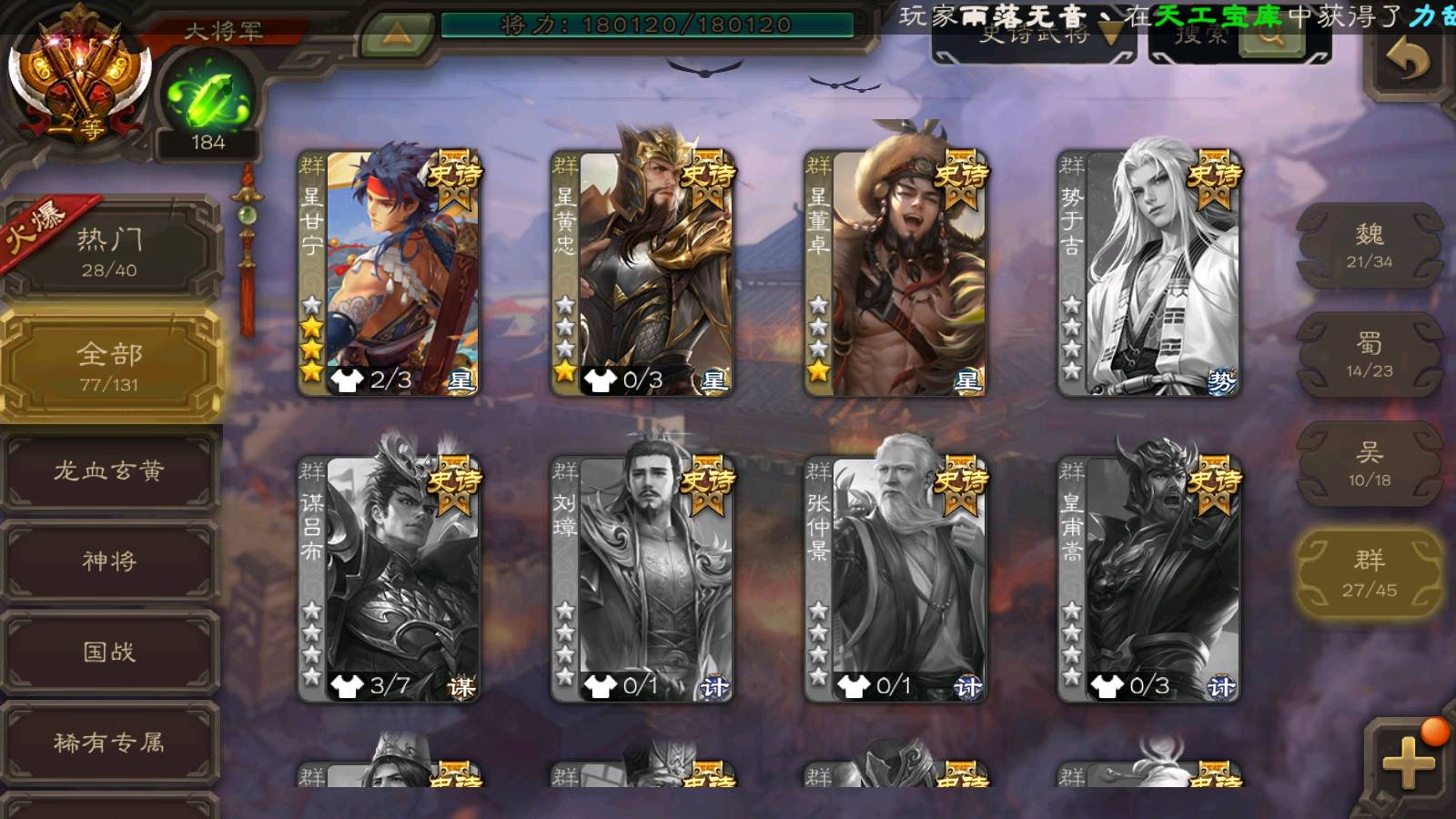1456x819 pixels.
Task: Filter heroes by 蜀 faction
Action: (x=1370, y=355)
